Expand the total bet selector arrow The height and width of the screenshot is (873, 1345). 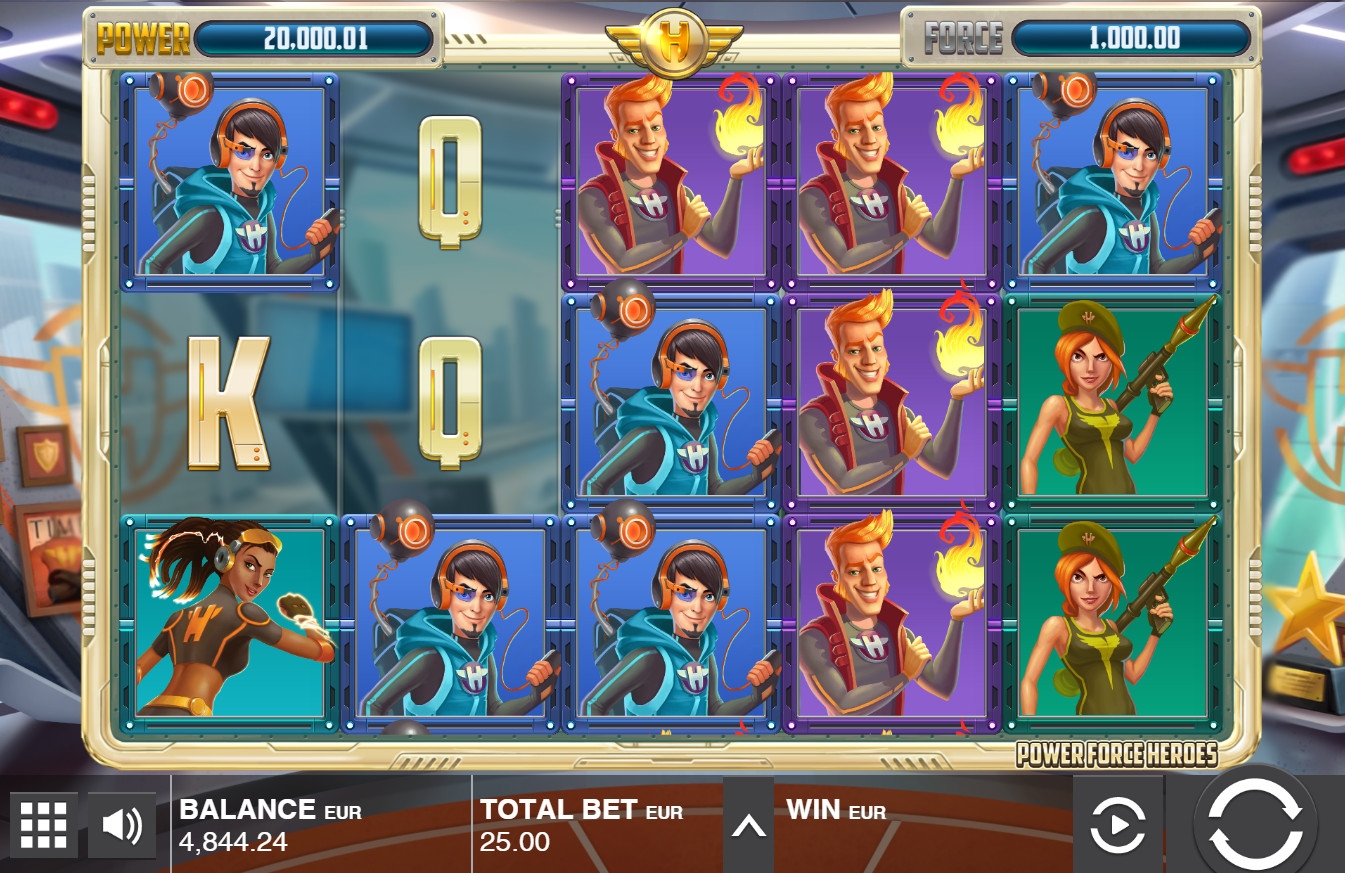click(x=748, y=825)
